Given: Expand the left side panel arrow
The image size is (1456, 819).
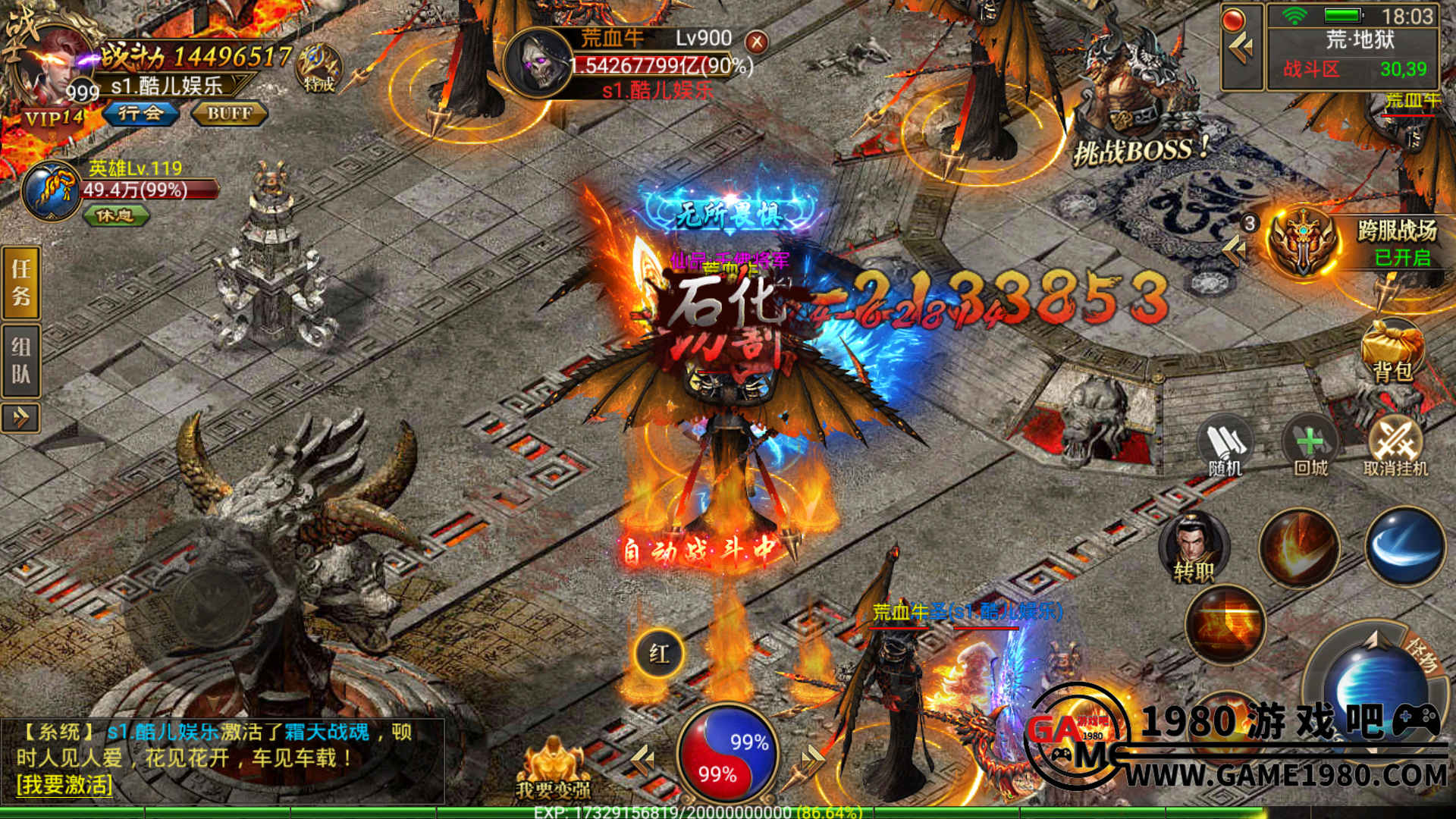Looking at the screenshot, I should point(21,417).
